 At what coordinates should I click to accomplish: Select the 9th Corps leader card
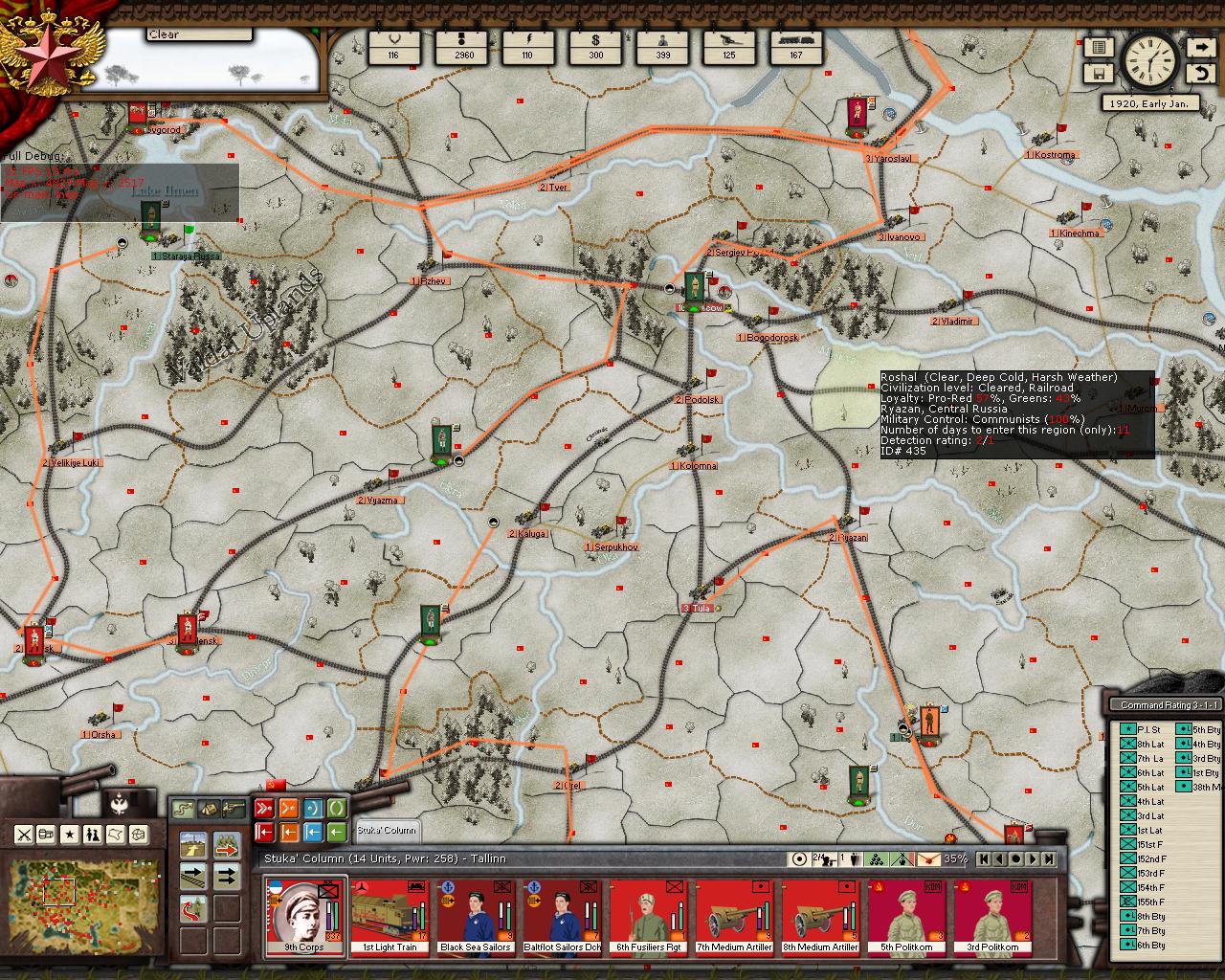coord(305,916)
